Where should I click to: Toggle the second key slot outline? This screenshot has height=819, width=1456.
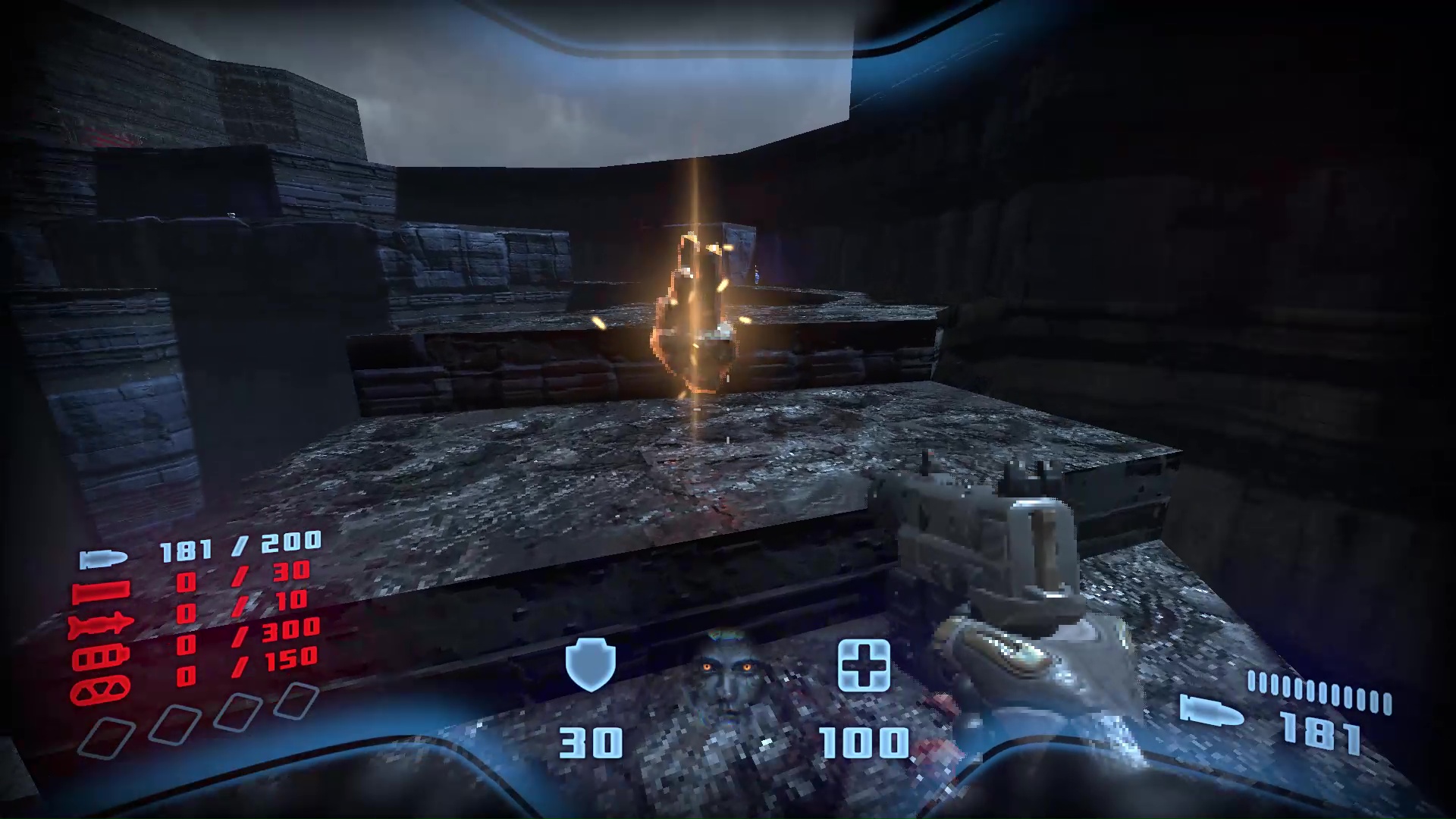[x=175, y=723]
